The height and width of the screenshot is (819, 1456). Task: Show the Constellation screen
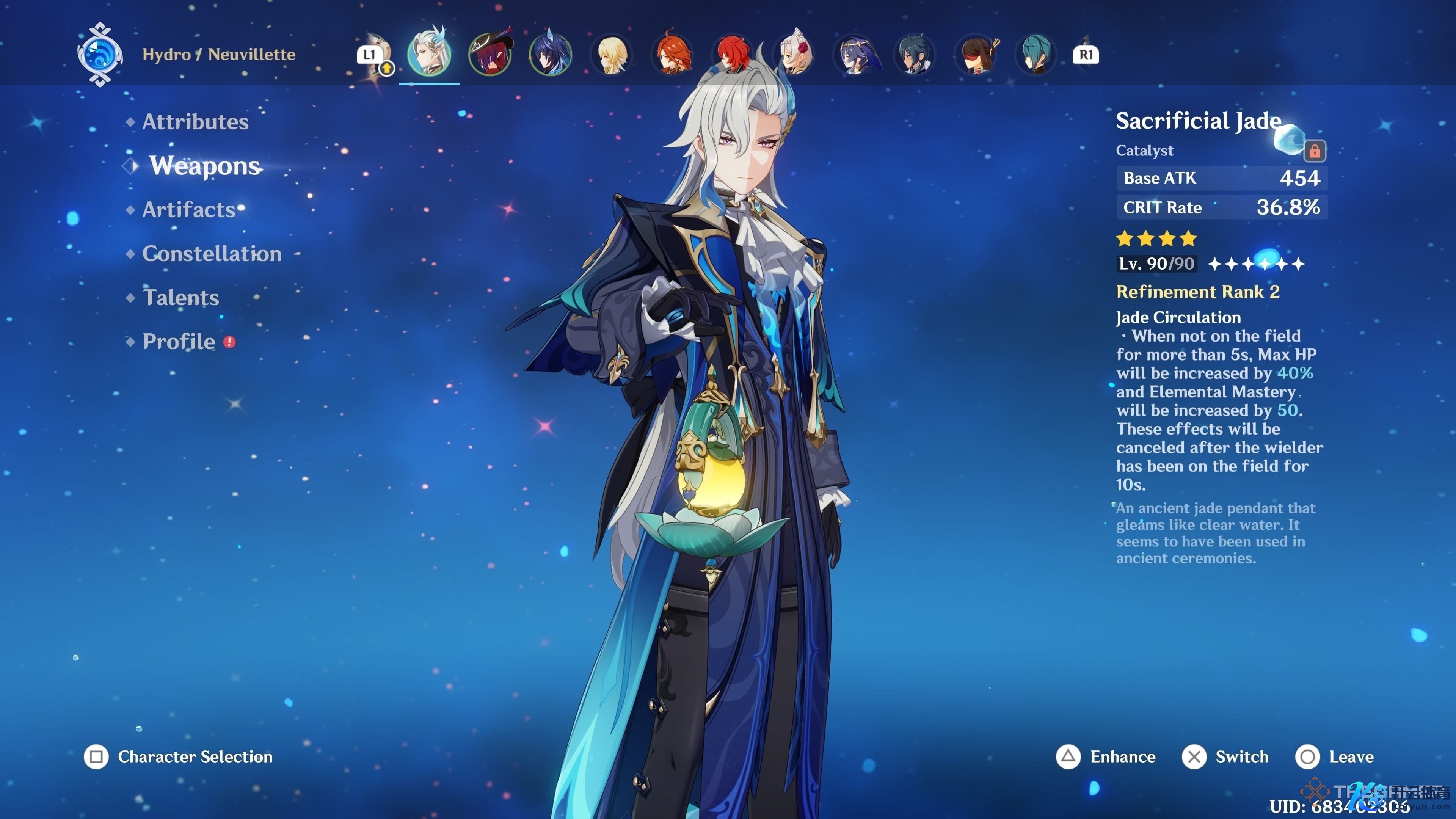[x=212, y=254]
